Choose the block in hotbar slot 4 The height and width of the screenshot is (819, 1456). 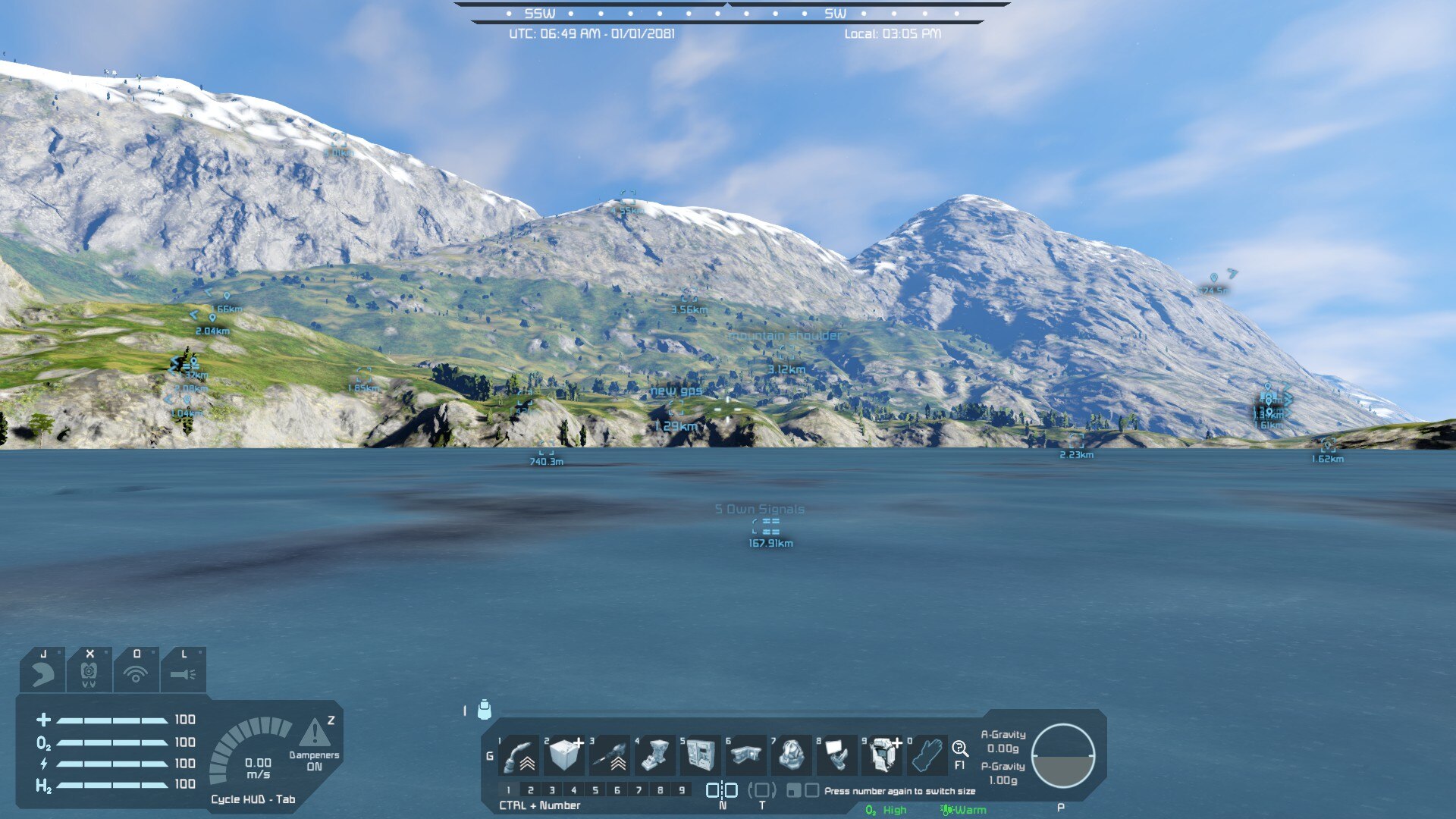tap(656, 755)
